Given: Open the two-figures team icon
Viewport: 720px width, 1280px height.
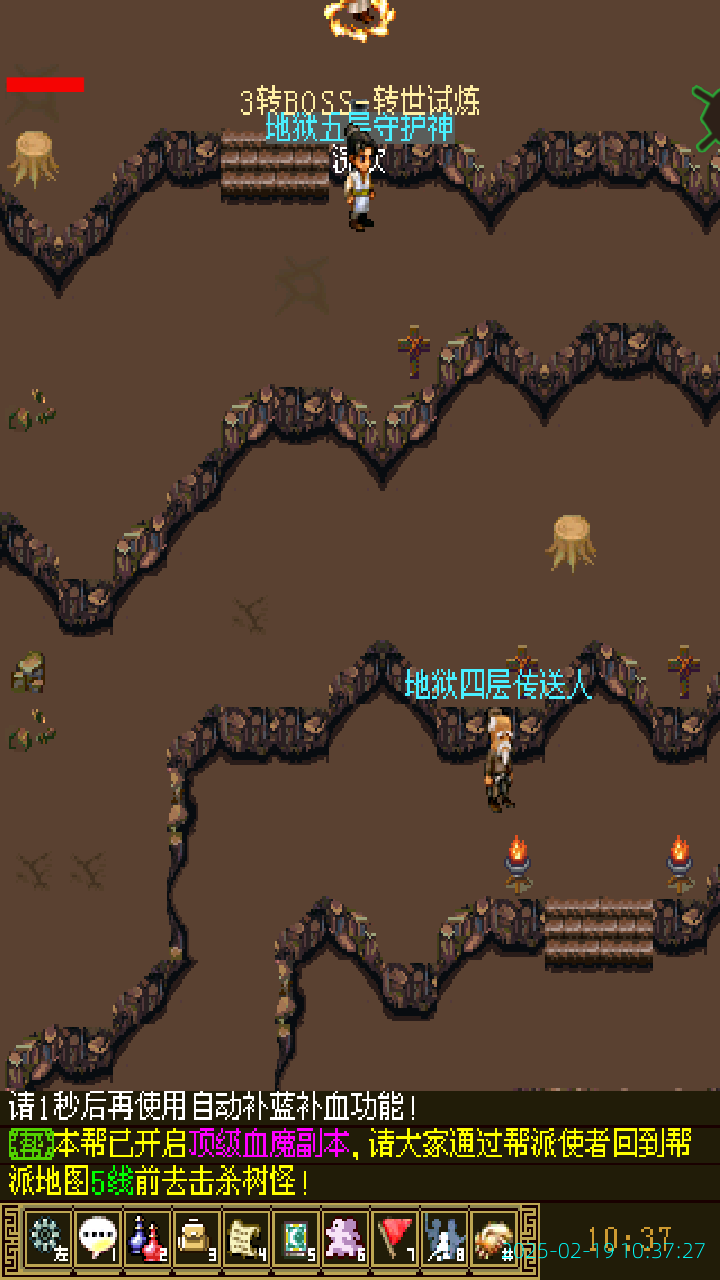Looking at the screenshot, I should coord(444,1238).
